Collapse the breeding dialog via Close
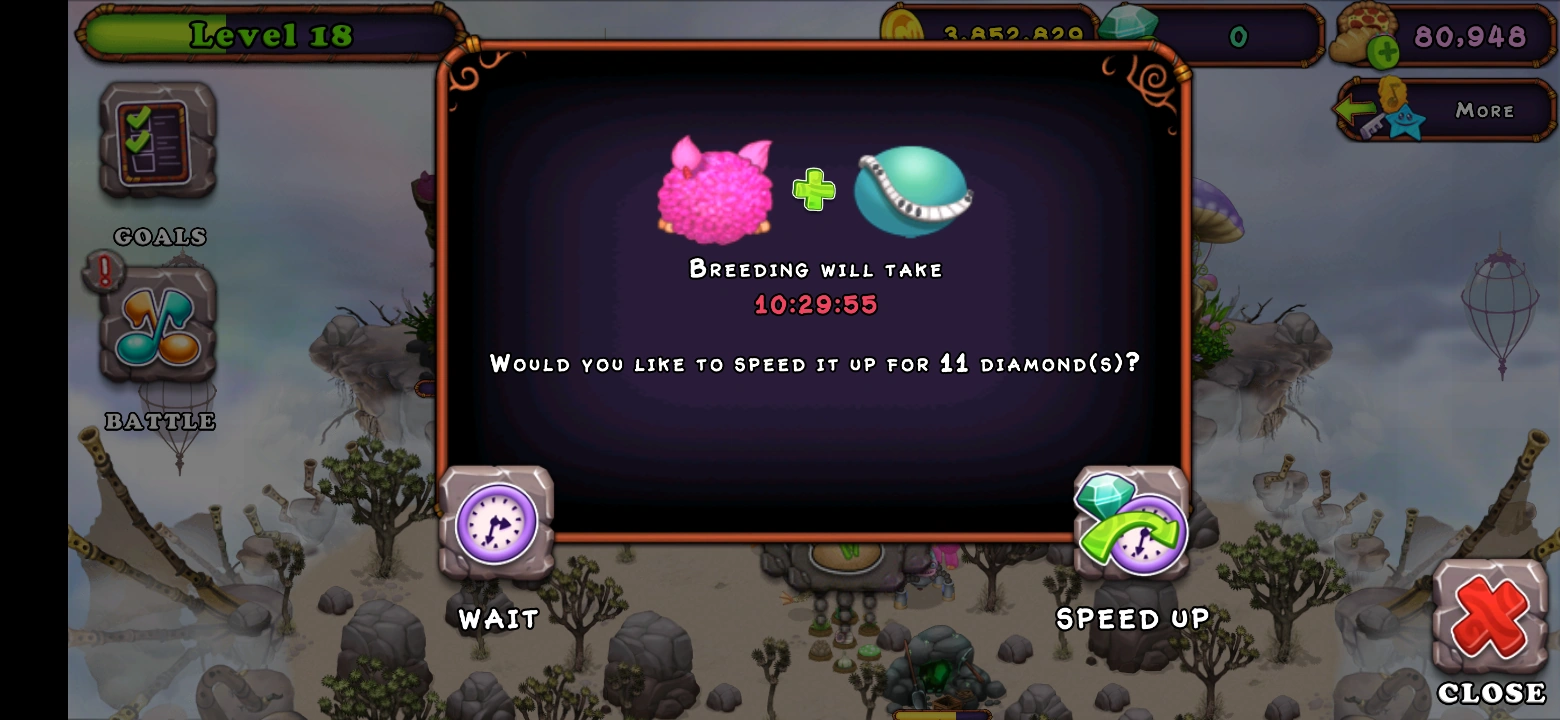1560x720 pixels. [x=1489, y=615]
